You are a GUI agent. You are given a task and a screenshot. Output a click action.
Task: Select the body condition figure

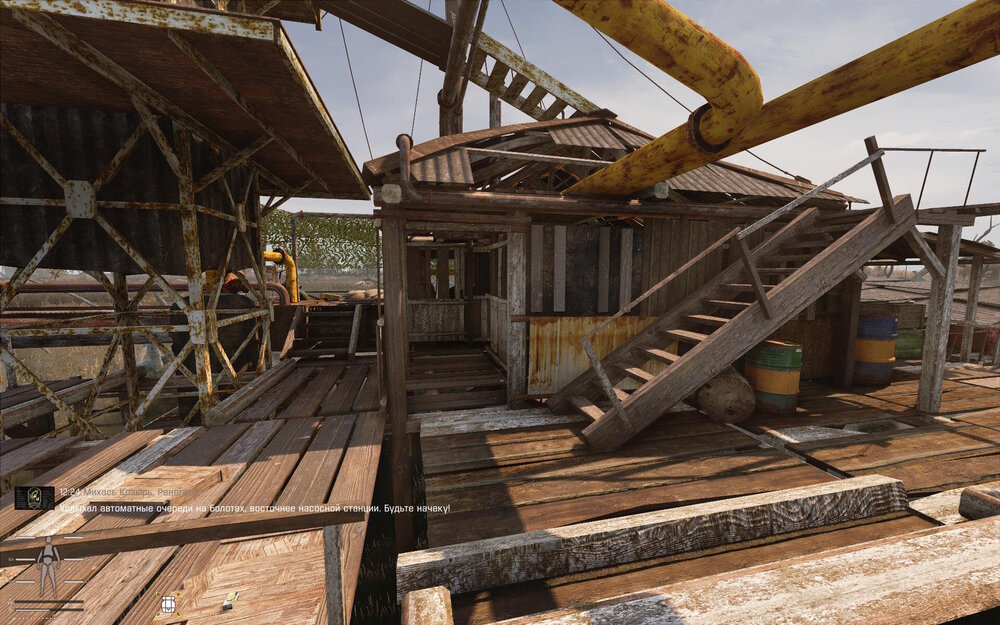pos(47,566)
